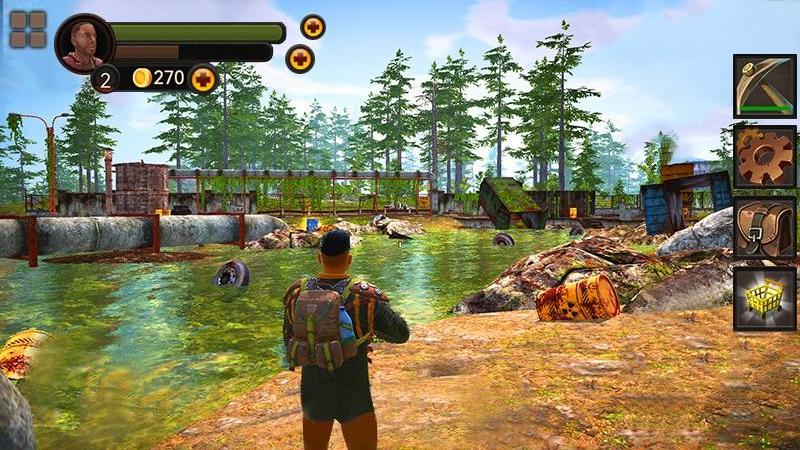Click the plus button beside the brown bar
The image size is (800, 450).
coord(300,58)
